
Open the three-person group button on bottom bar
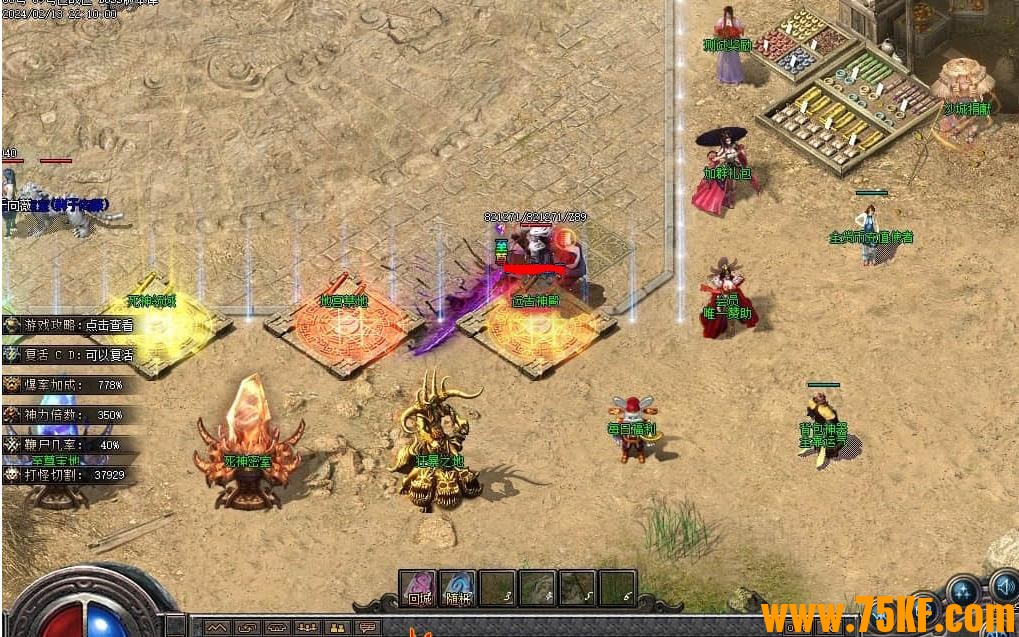pyautogui.click(x=307, y=628)
